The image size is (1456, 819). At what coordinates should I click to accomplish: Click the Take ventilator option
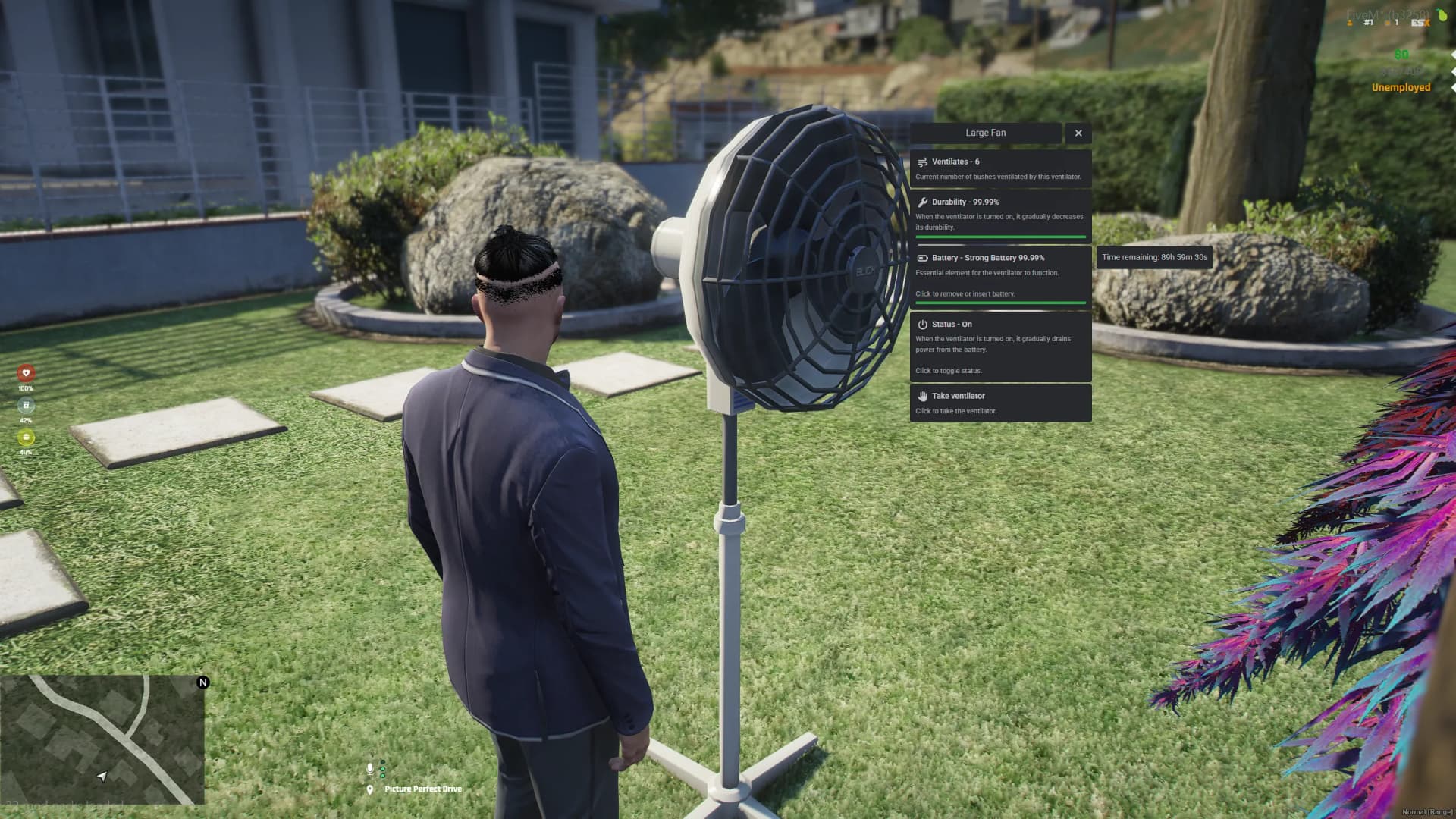point(999,403)
